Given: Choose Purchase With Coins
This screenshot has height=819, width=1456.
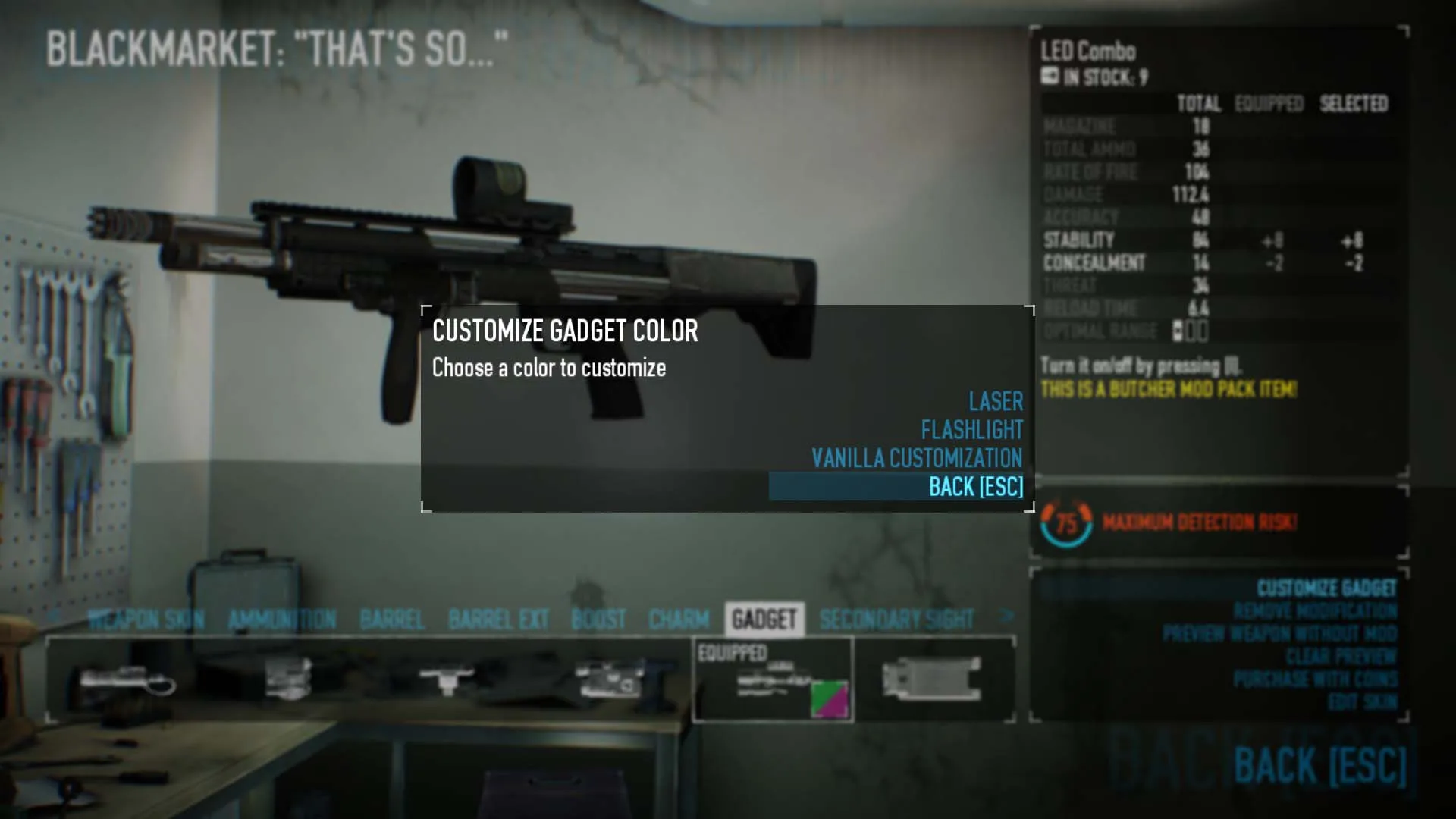Looking at the screenshot, I should click(1314, 679).
